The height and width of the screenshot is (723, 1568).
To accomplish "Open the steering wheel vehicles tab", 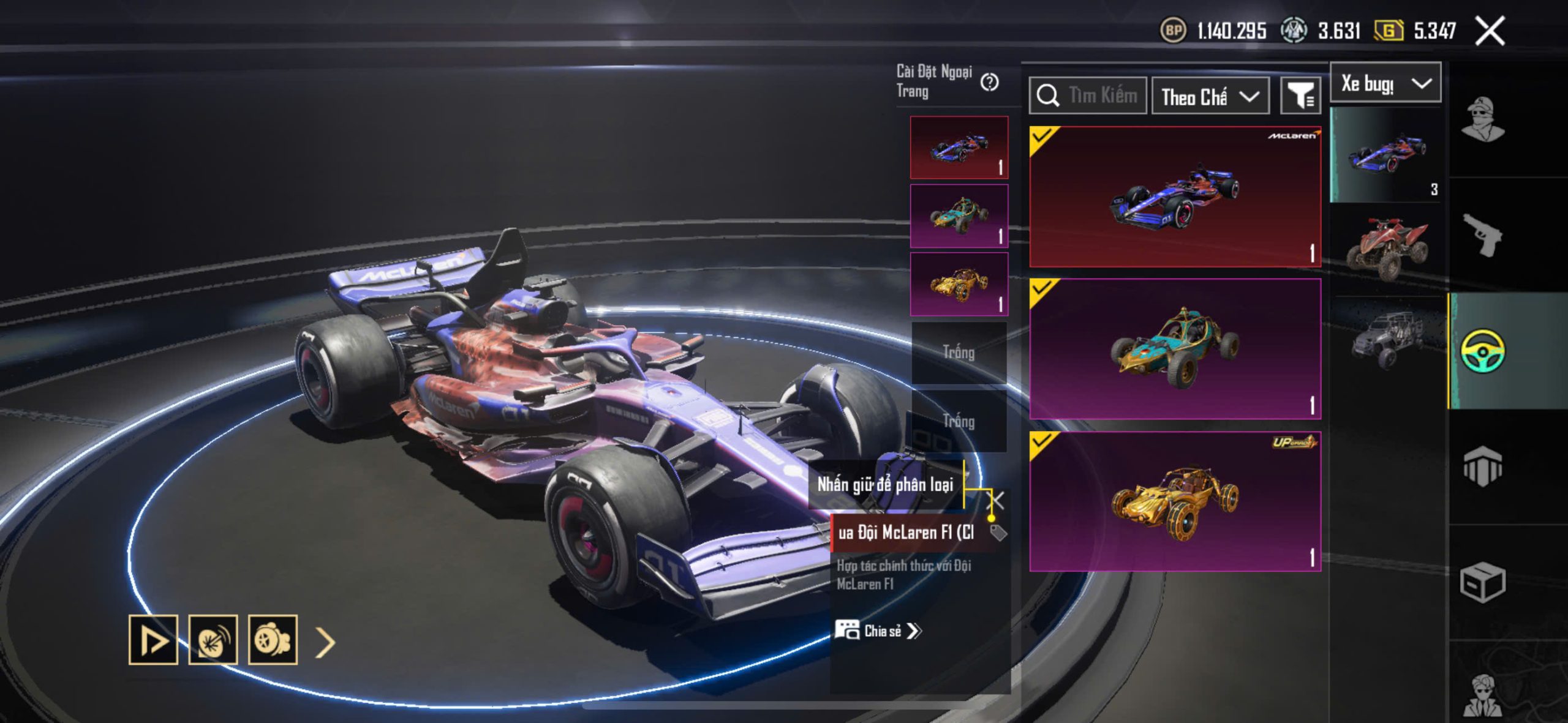I will pyautogui.click(x=1482, y=350).
